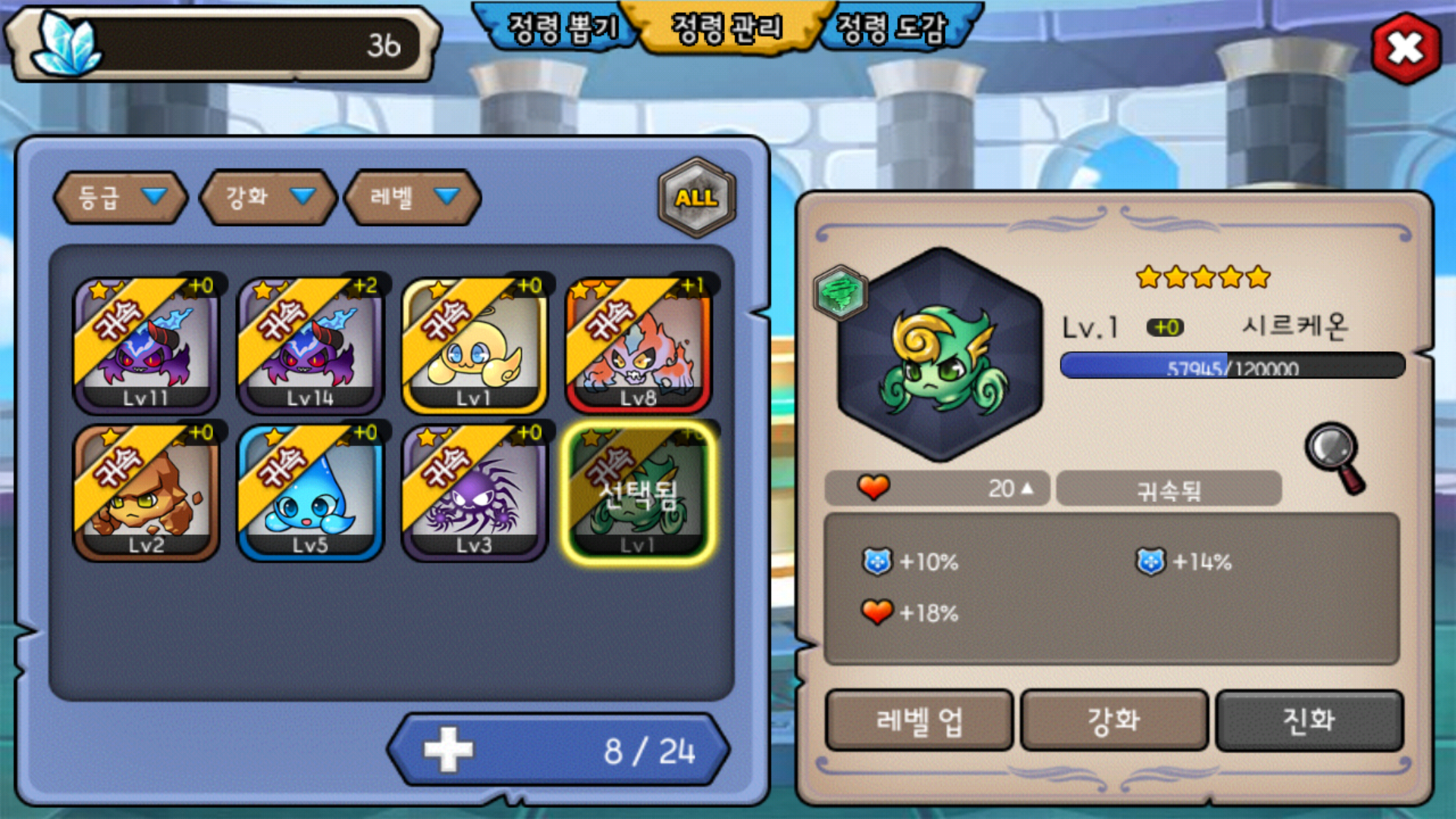Screen dimensions: 1456x819
Task: Tap the 레벨 업 button
Action: coord(918,720)
